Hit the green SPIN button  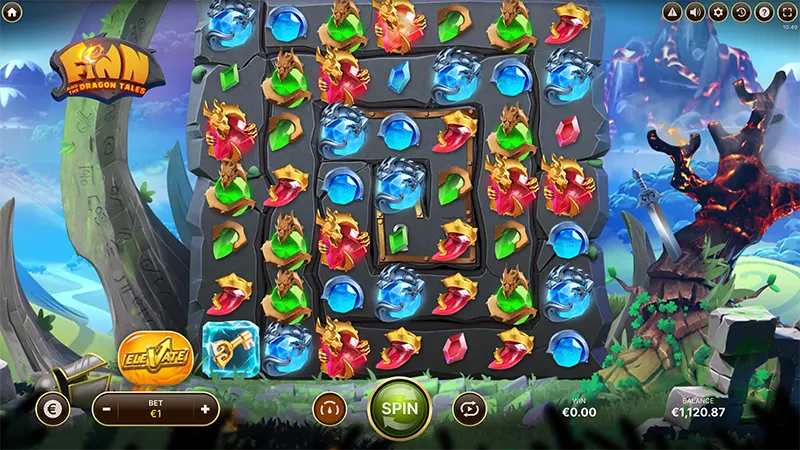click(x=399, y=408)
